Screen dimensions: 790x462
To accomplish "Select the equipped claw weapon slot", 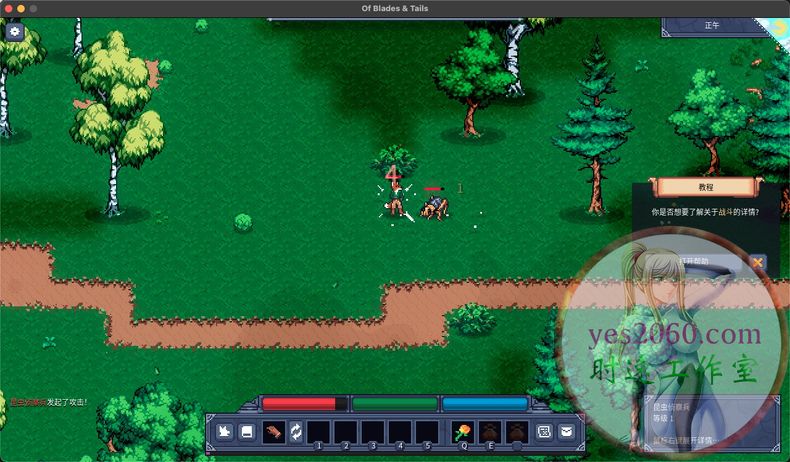I will coord(273,432).
